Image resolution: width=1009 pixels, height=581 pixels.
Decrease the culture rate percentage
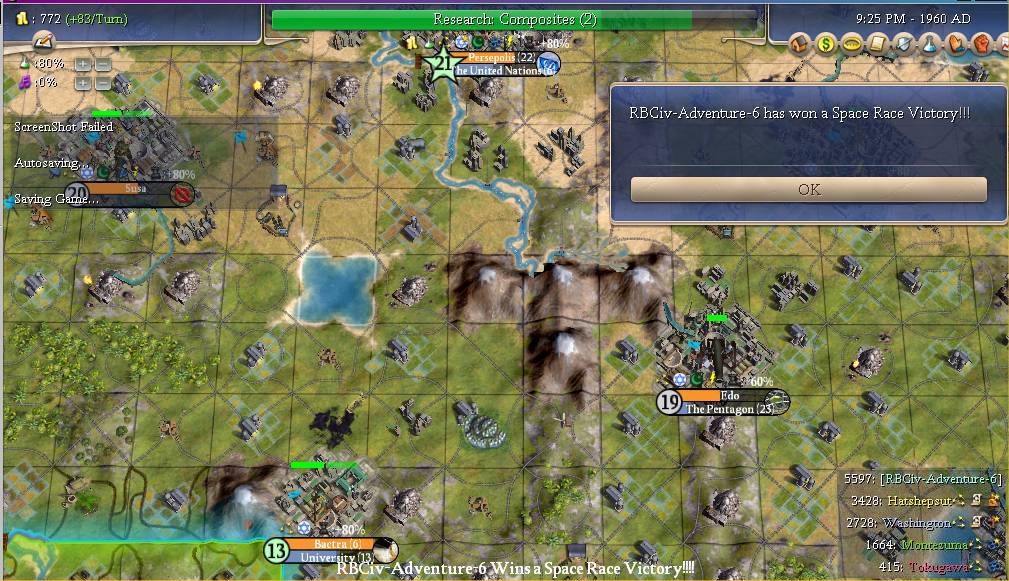point(102,82)
